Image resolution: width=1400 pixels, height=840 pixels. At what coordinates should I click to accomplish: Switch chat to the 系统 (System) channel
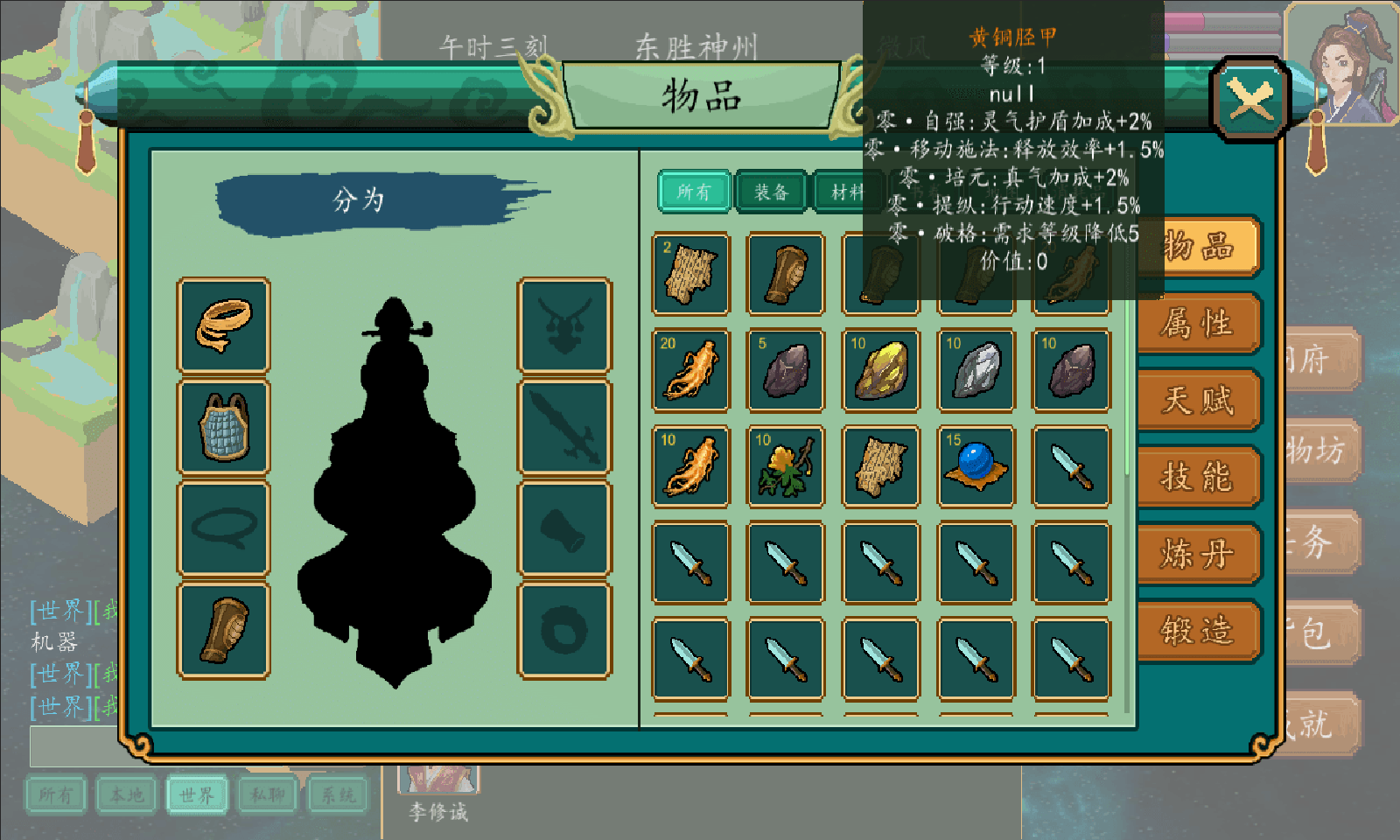coord(338,795)
